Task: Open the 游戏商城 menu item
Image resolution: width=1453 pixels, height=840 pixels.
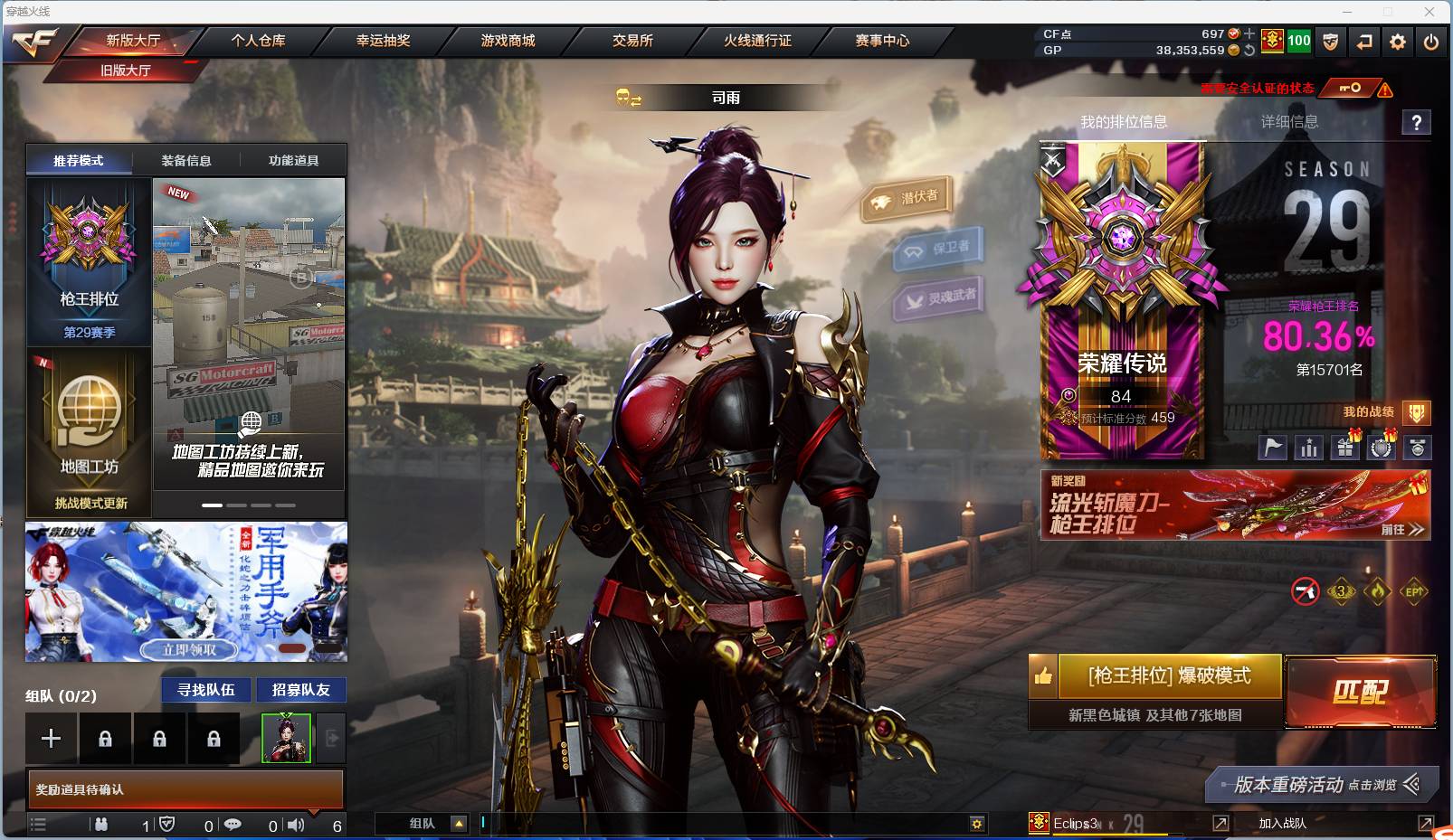Action: [507, 41]
